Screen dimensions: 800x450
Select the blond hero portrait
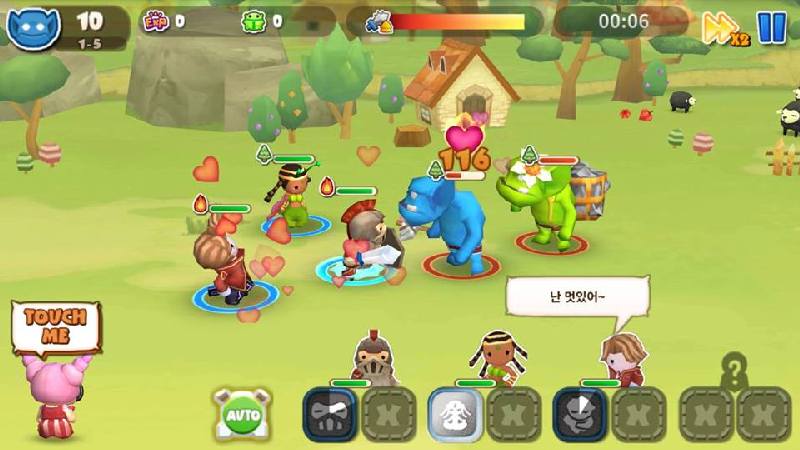coord(620,360)
